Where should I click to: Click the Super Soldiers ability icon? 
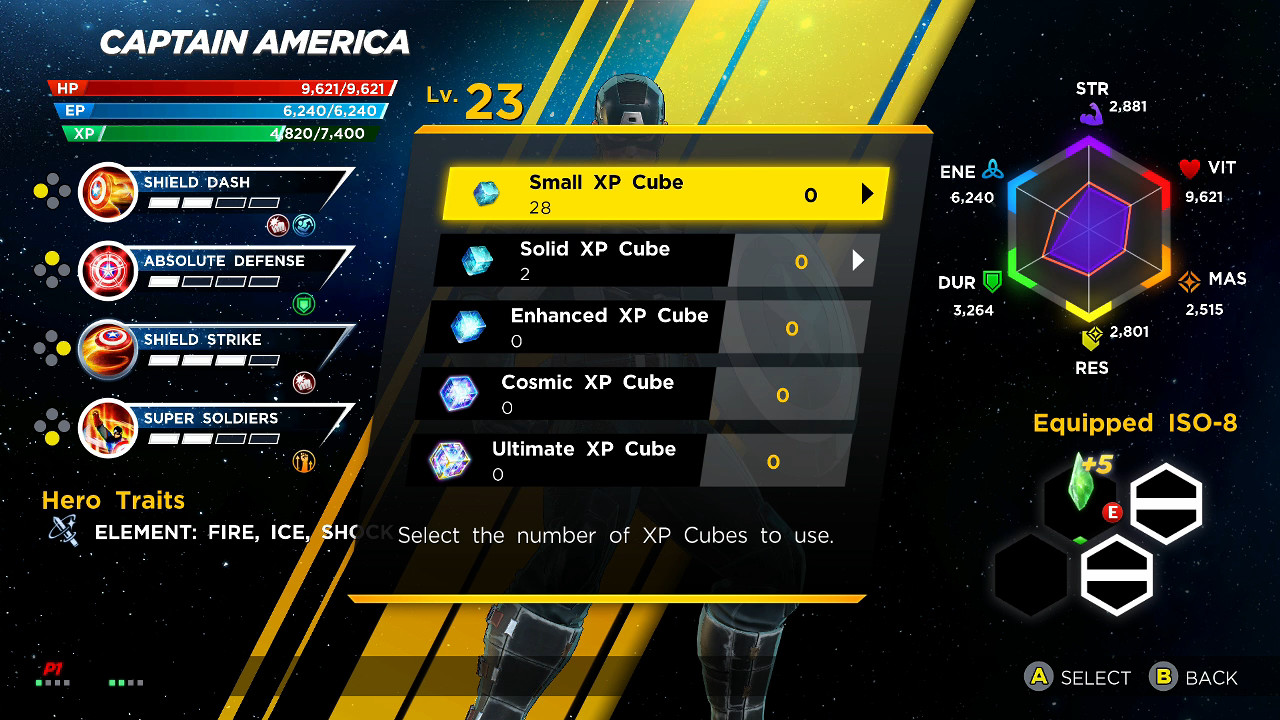(x=108, y=427)
